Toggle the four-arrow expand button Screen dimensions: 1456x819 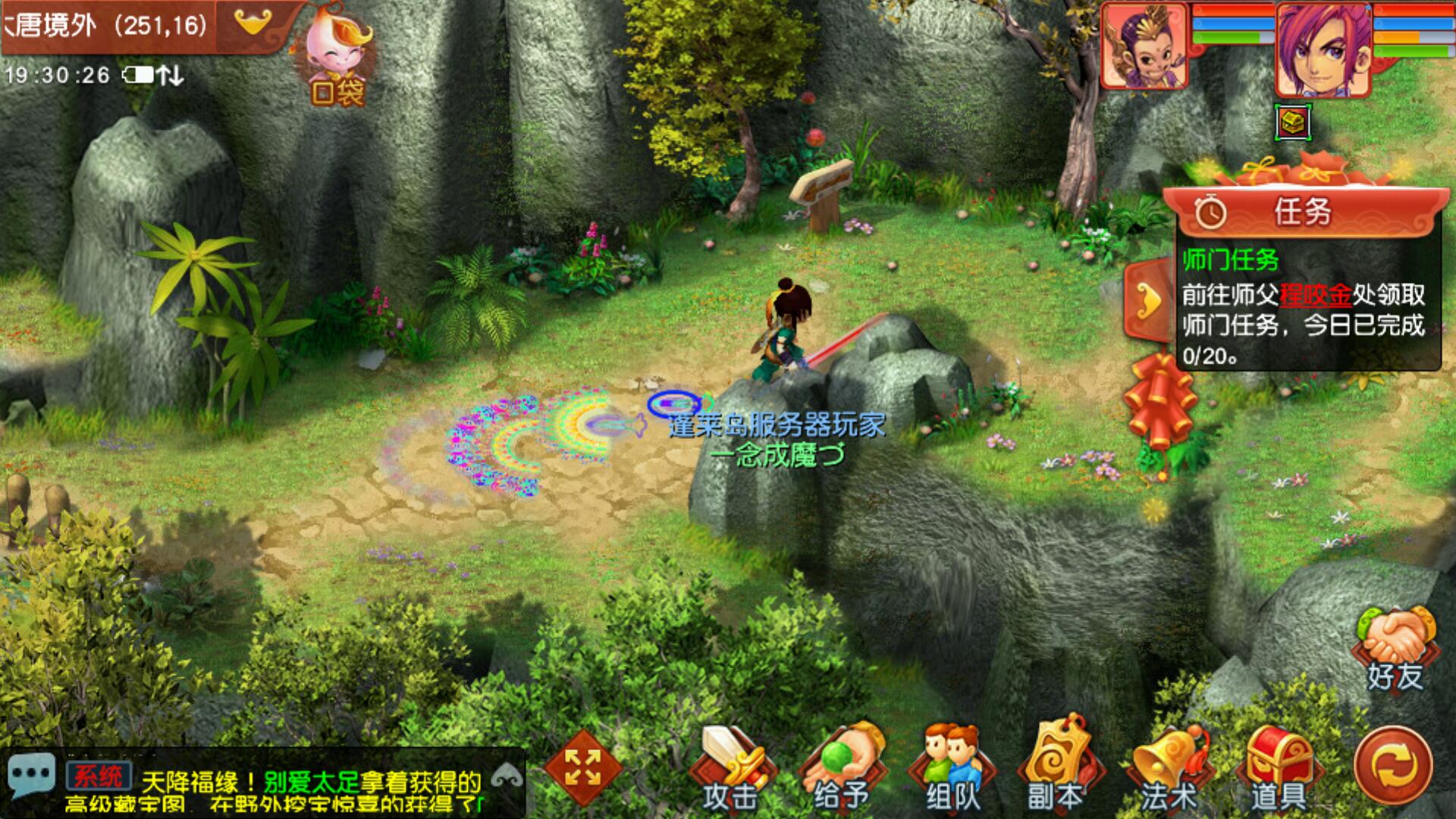[582, 767]
